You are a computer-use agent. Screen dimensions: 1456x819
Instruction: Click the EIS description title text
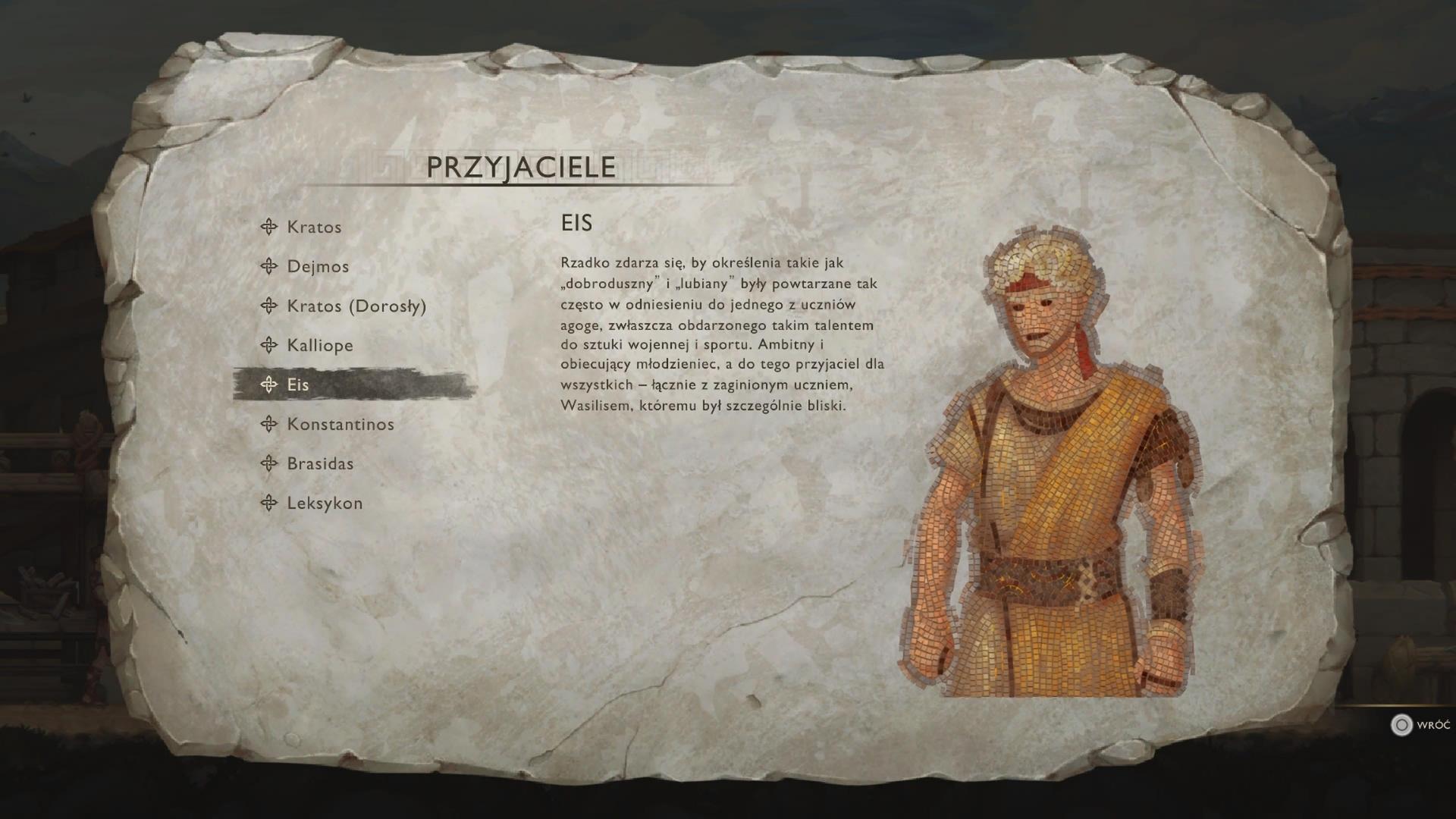(x=578, y=223)
